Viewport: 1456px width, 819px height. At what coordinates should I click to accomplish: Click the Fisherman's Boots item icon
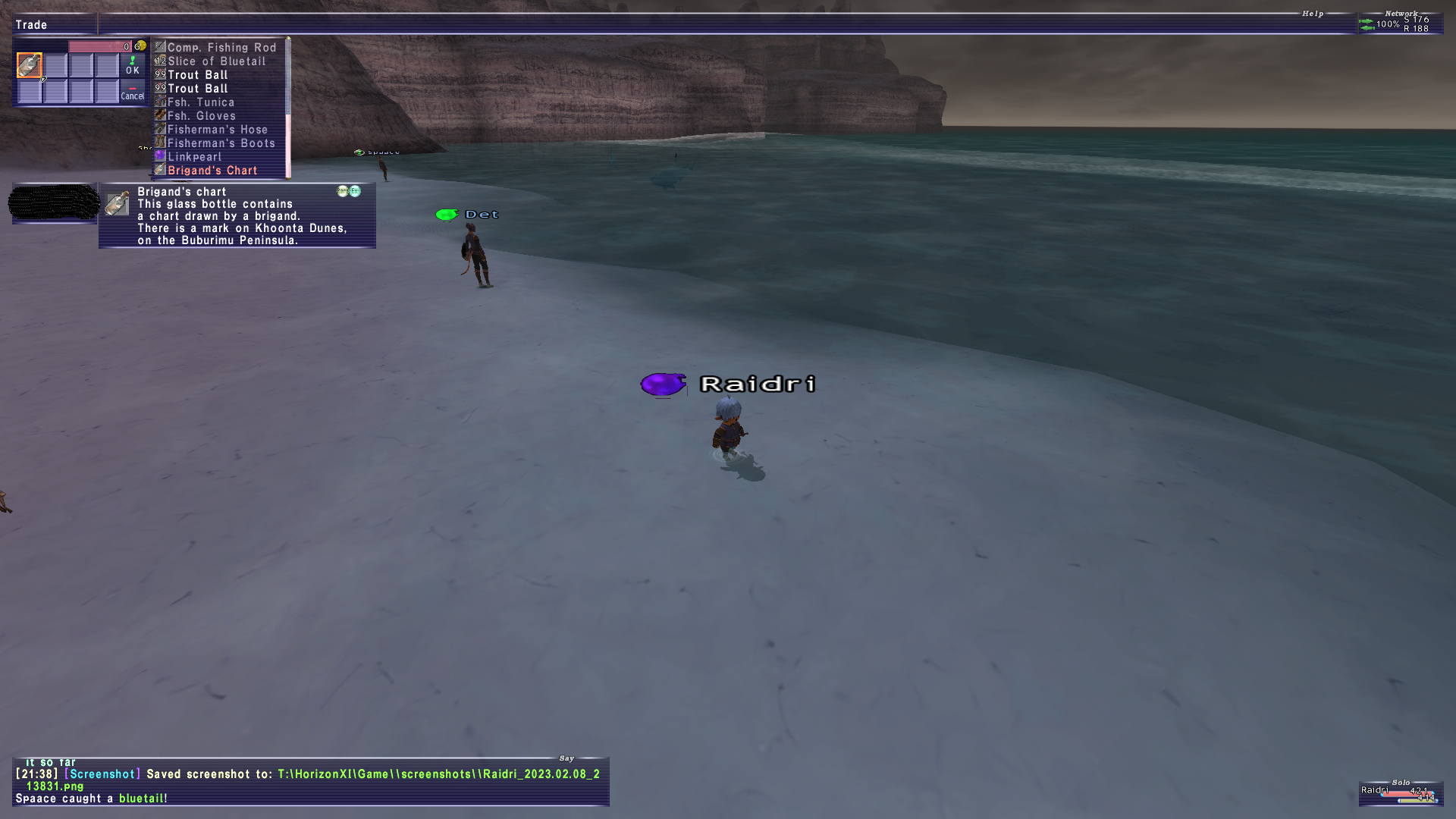(159, 143)
